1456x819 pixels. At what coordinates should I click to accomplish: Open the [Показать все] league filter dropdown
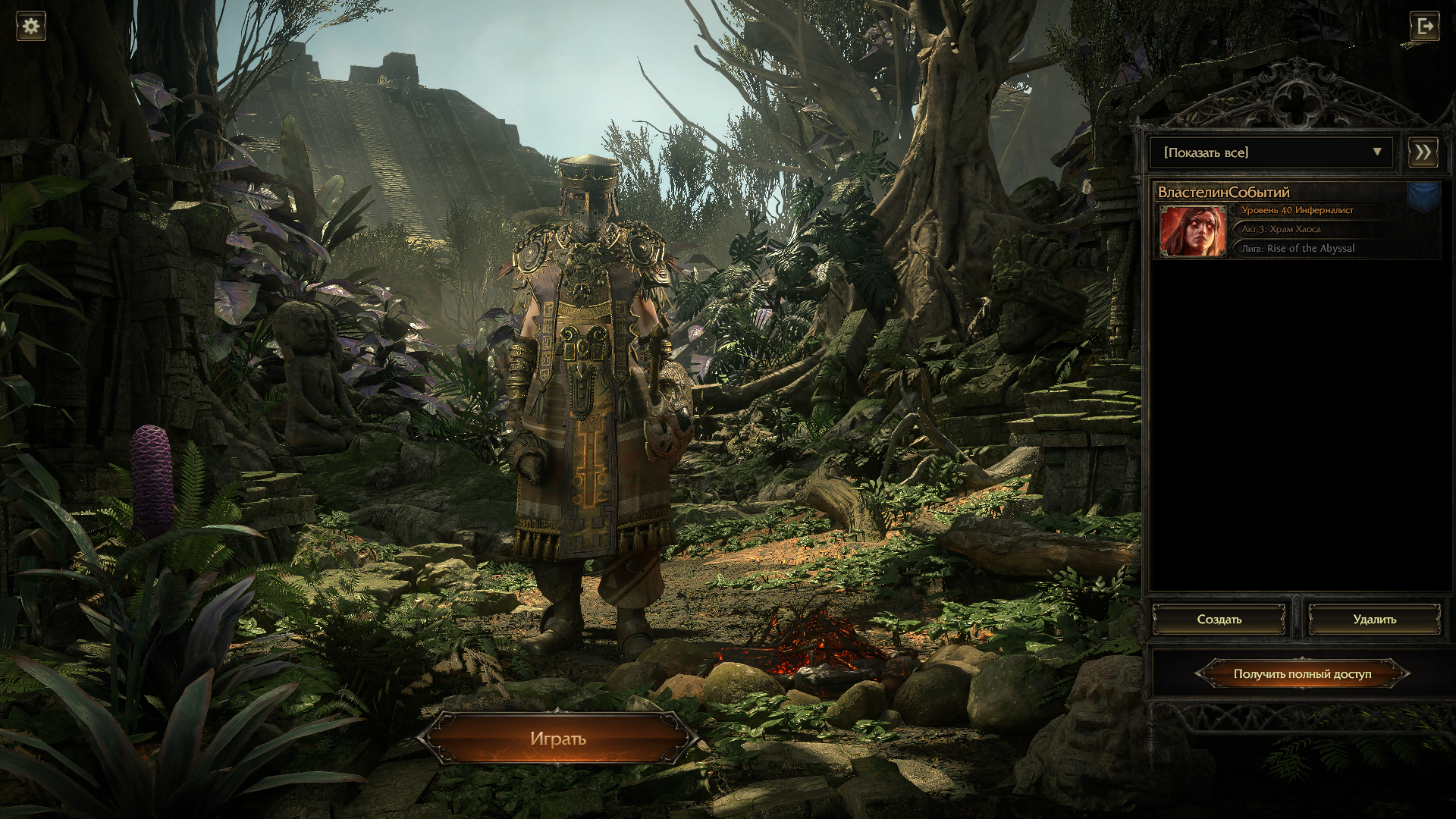(1271, 152)
